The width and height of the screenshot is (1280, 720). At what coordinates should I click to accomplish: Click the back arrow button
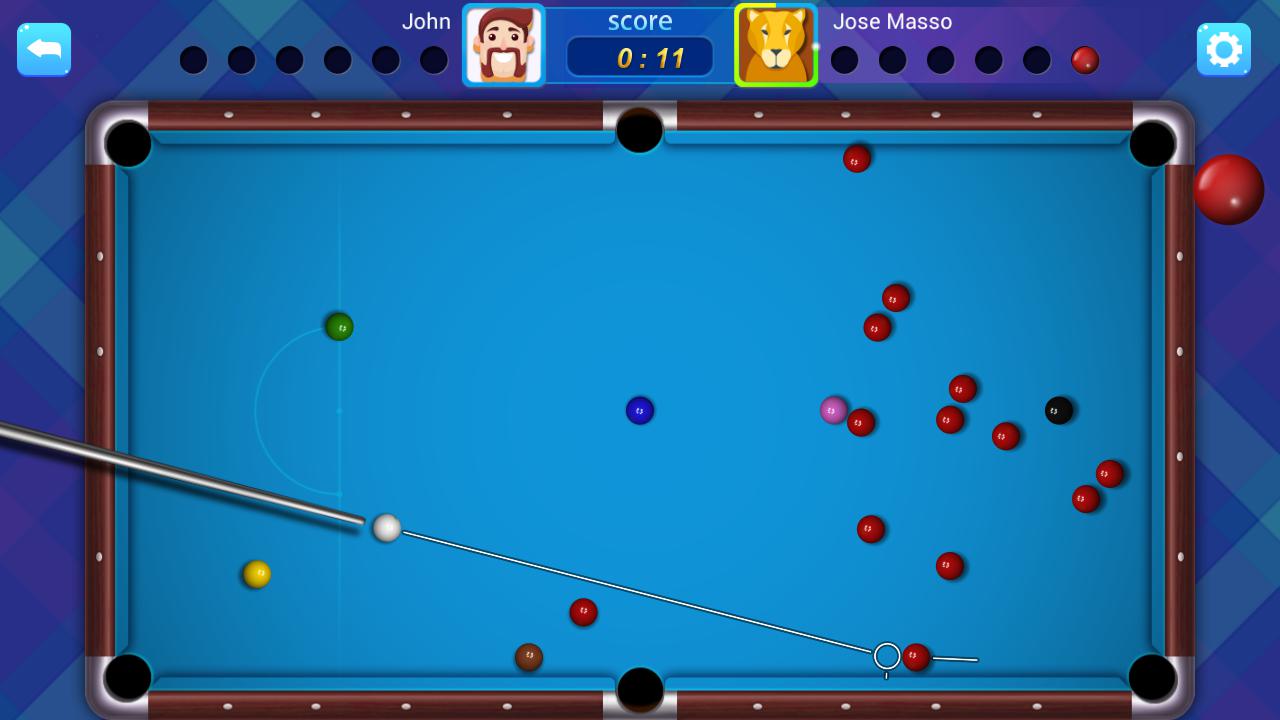(44, 48)
